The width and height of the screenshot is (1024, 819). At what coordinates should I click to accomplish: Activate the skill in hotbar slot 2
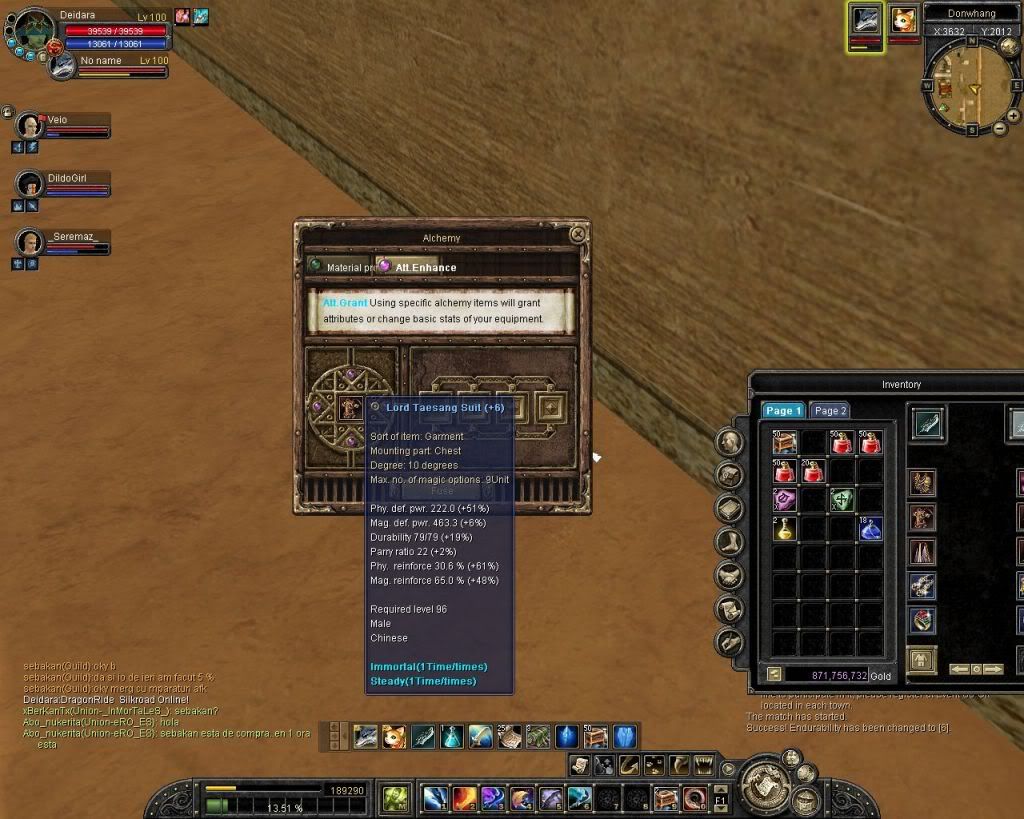464,798
